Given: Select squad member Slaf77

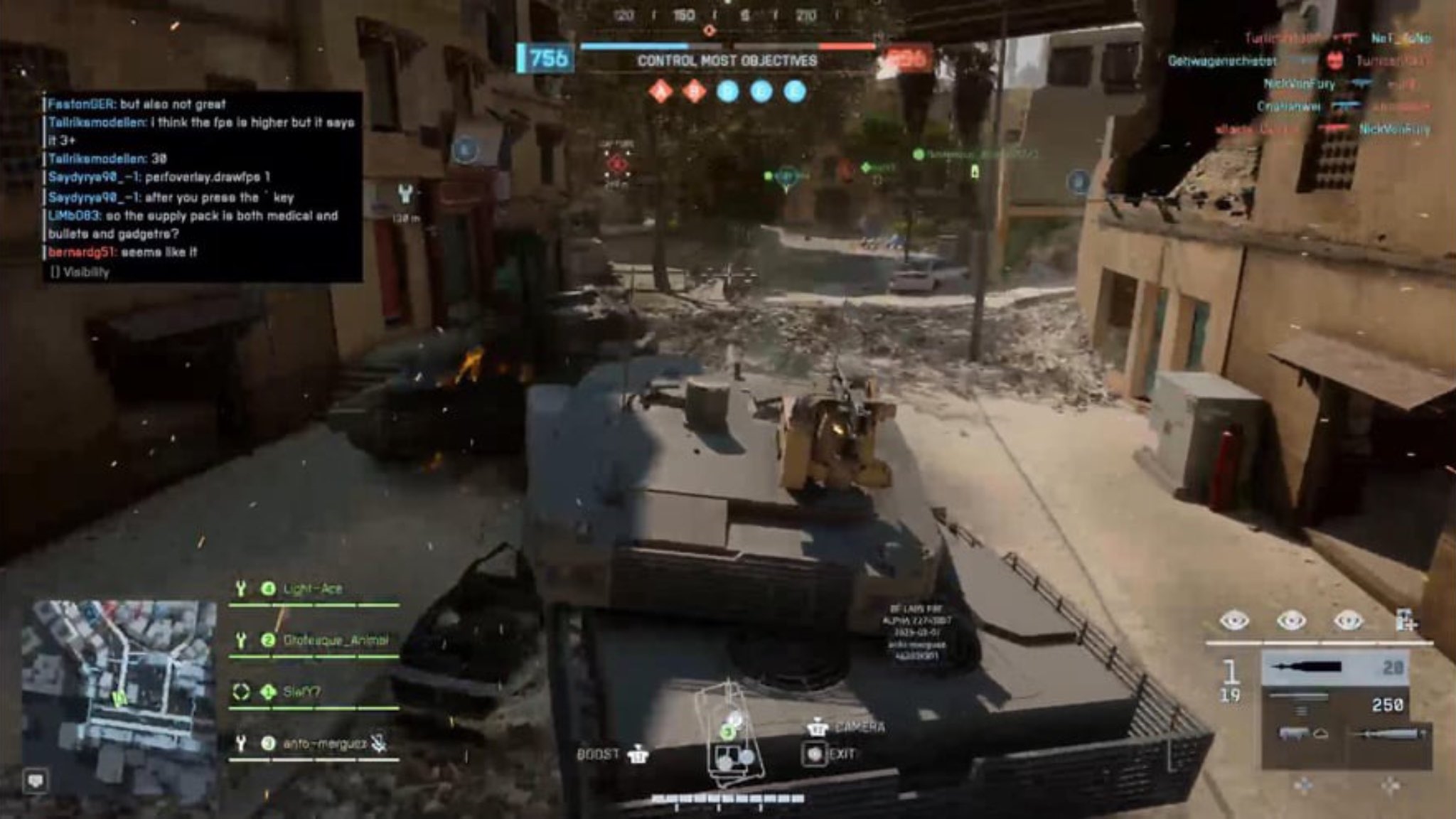Looking at the screenshot, I should (x=301, y=692).
